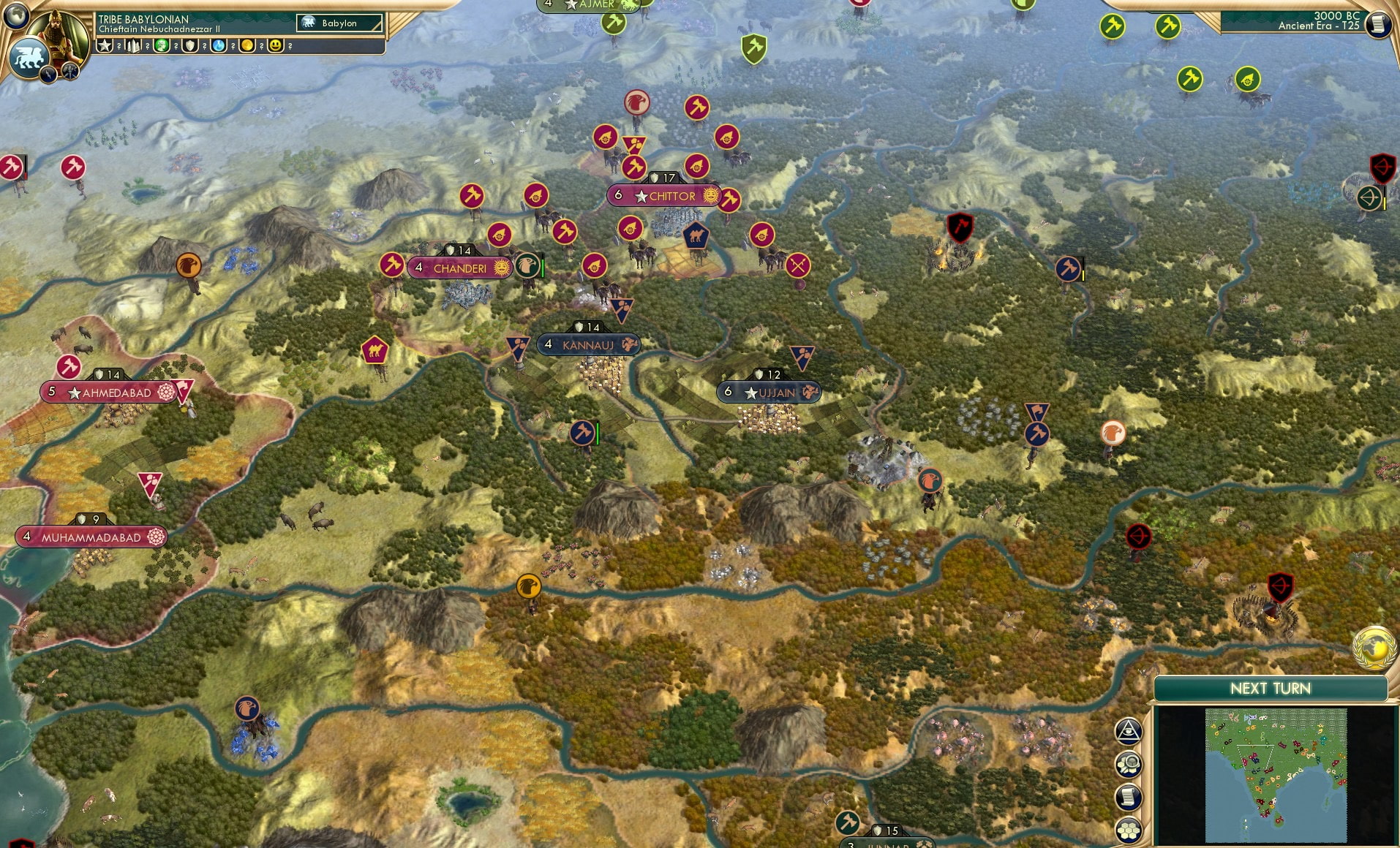The height and width of the screenshot is (848, 1400).
Task: Click the happiness smiley face icon
Action: click(x=274, y=47)
